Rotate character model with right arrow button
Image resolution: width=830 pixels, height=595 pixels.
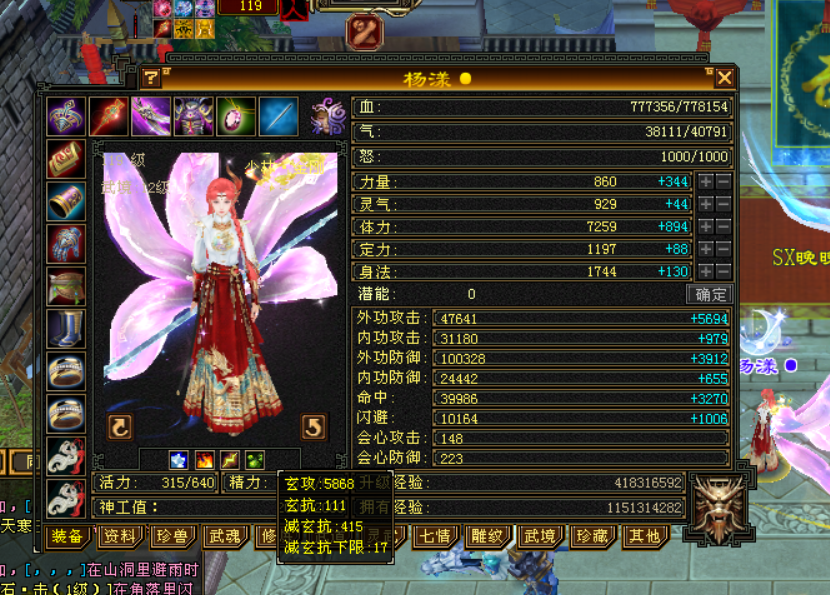[x=314, y=428]
